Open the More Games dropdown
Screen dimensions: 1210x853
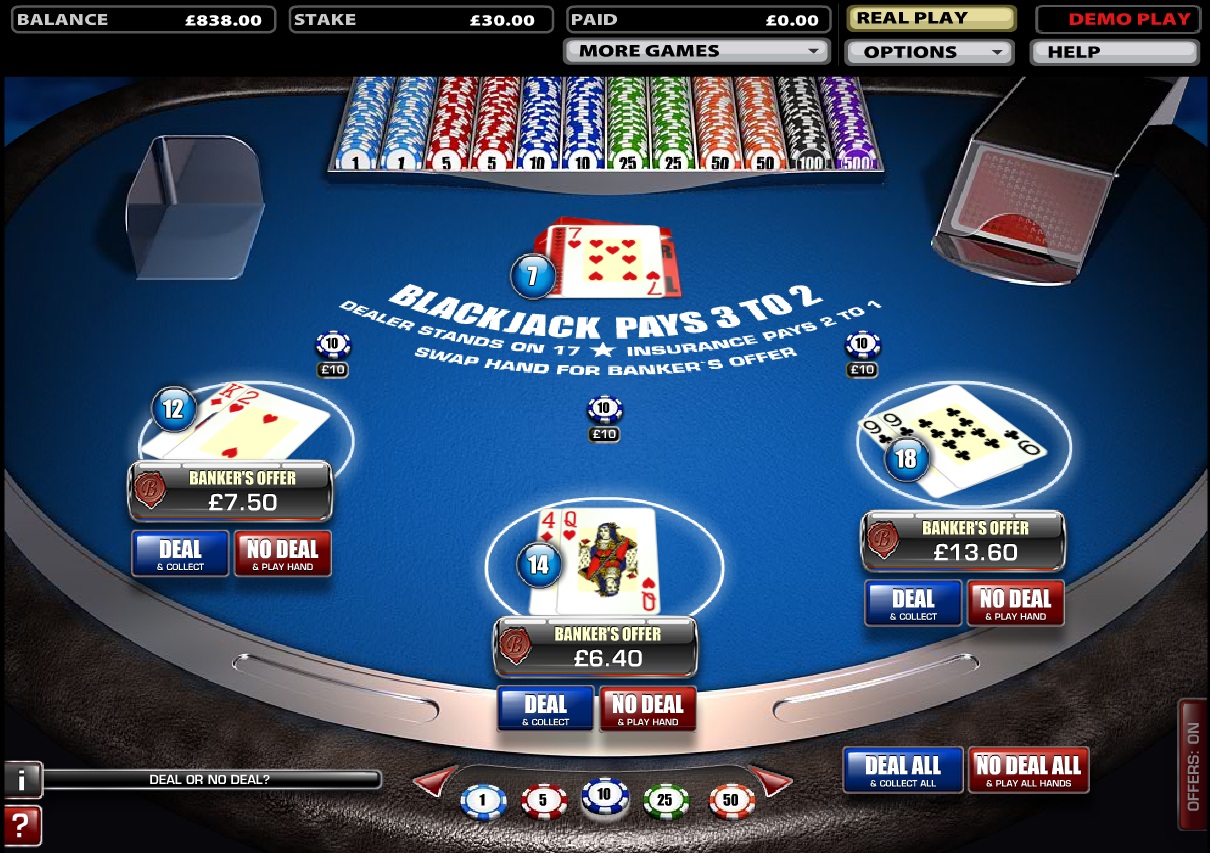pos(696,51)
